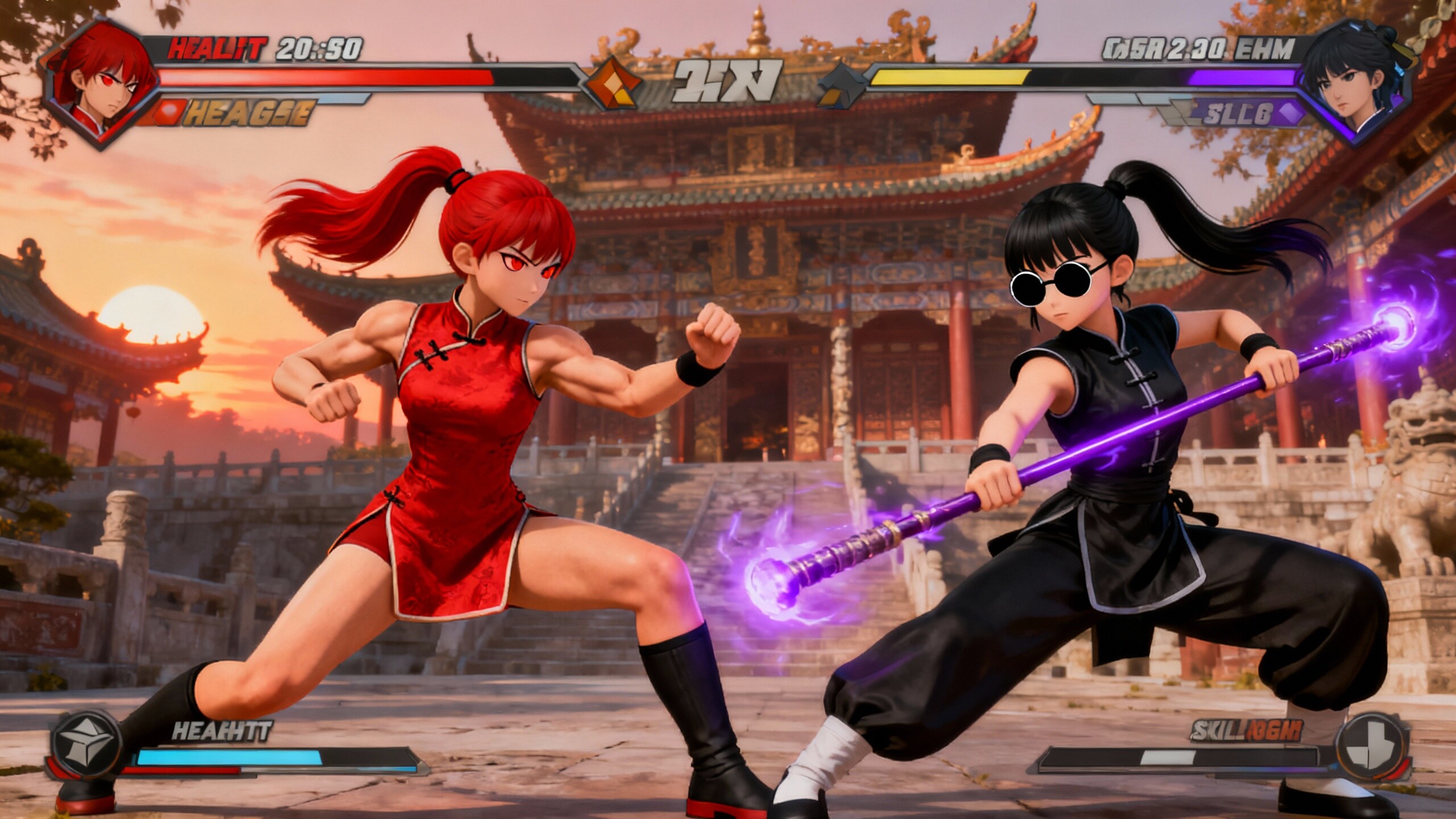This screenshot has height=819, width=1456.
Task: Select the red-haired fighter portrait
Action: 102,84
